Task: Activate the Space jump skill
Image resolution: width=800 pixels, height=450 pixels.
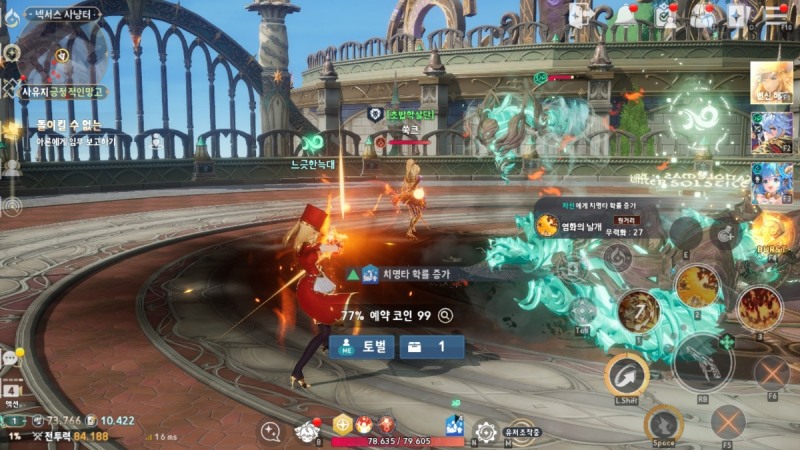Action: click(663, 422)
